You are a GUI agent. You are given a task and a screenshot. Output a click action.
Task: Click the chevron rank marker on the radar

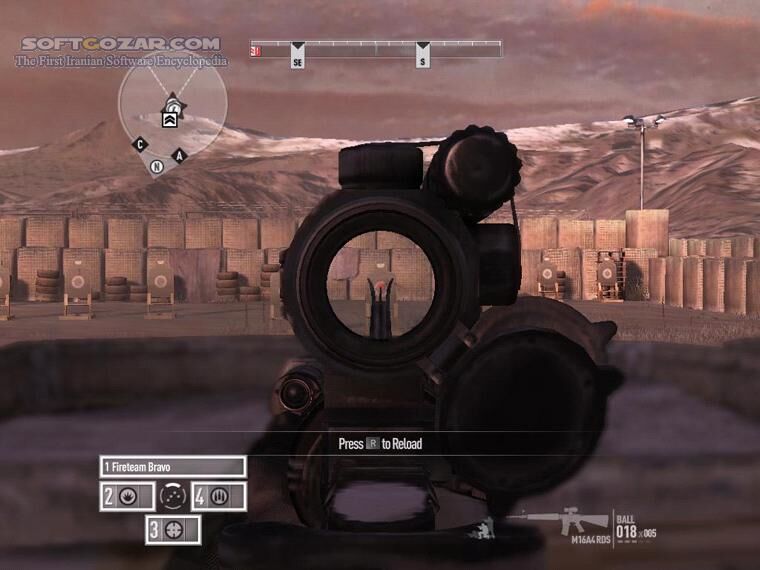[x=170, y=118]
